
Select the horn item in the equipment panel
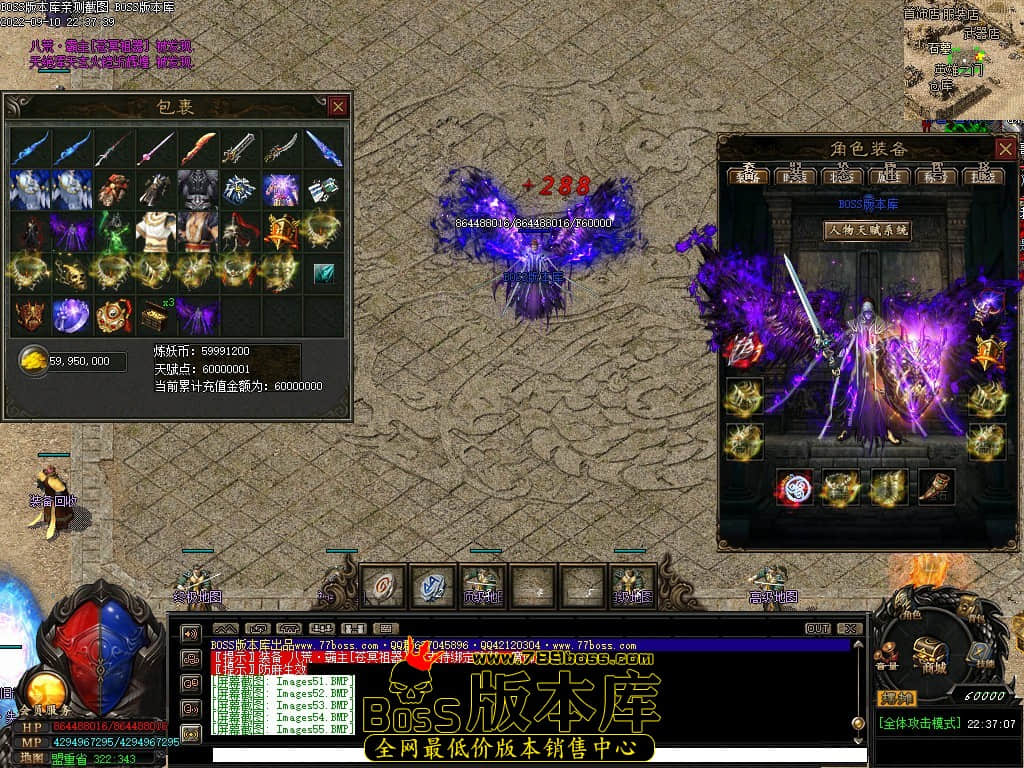pyautogui.click(x=937, y=487)
